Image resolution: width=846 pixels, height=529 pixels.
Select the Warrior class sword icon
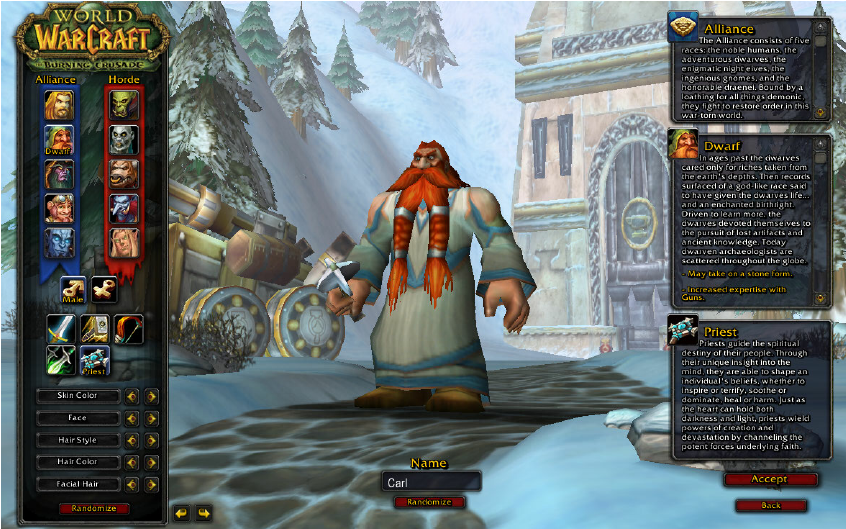(62, 328)
